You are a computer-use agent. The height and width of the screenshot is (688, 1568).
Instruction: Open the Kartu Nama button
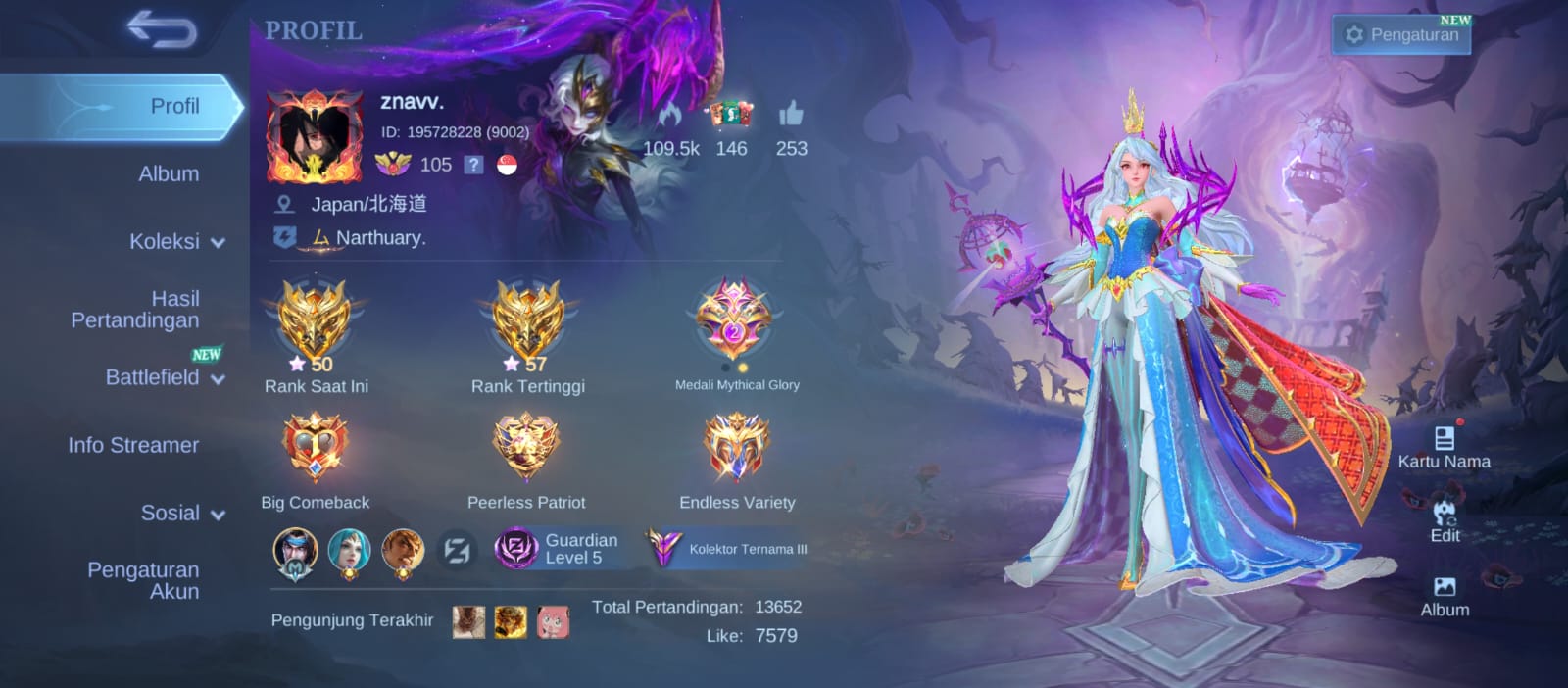[x=1444, y=447]
